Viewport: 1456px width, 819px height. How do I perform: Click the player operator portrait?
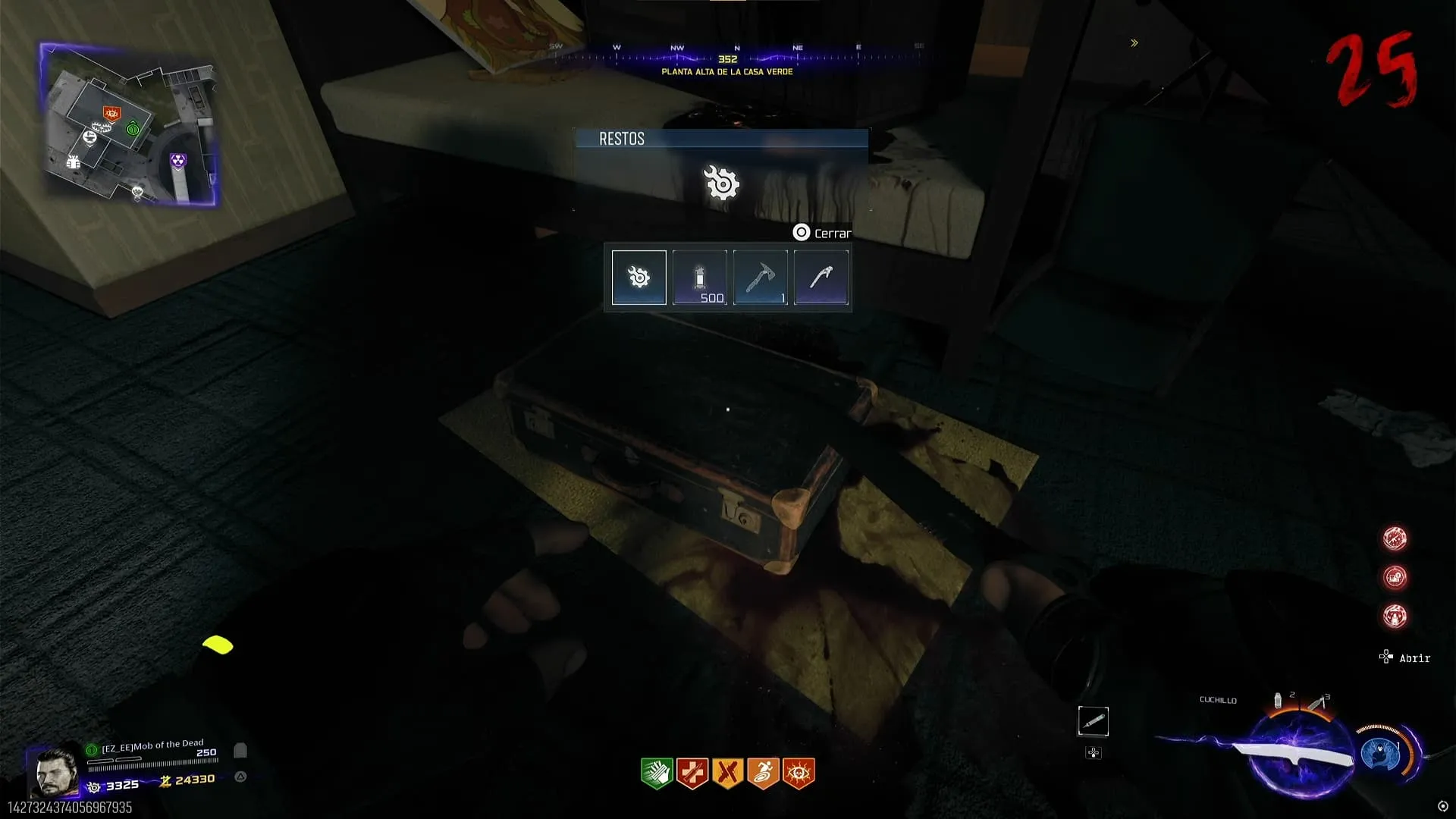[56, 770]
